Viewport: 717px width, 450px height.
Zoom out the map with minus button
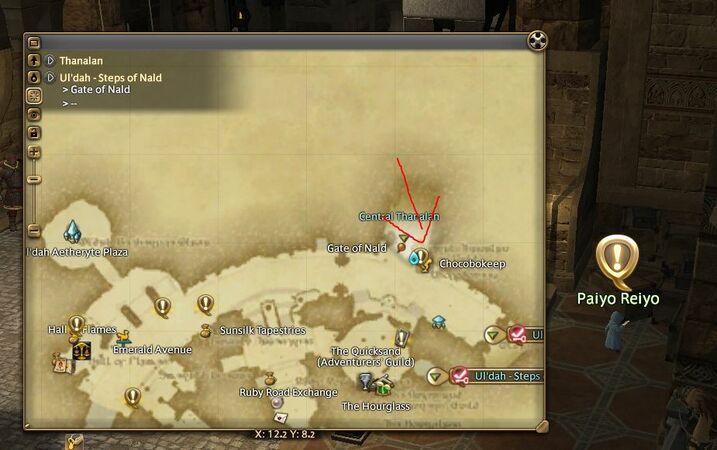[x=34, y=179]
